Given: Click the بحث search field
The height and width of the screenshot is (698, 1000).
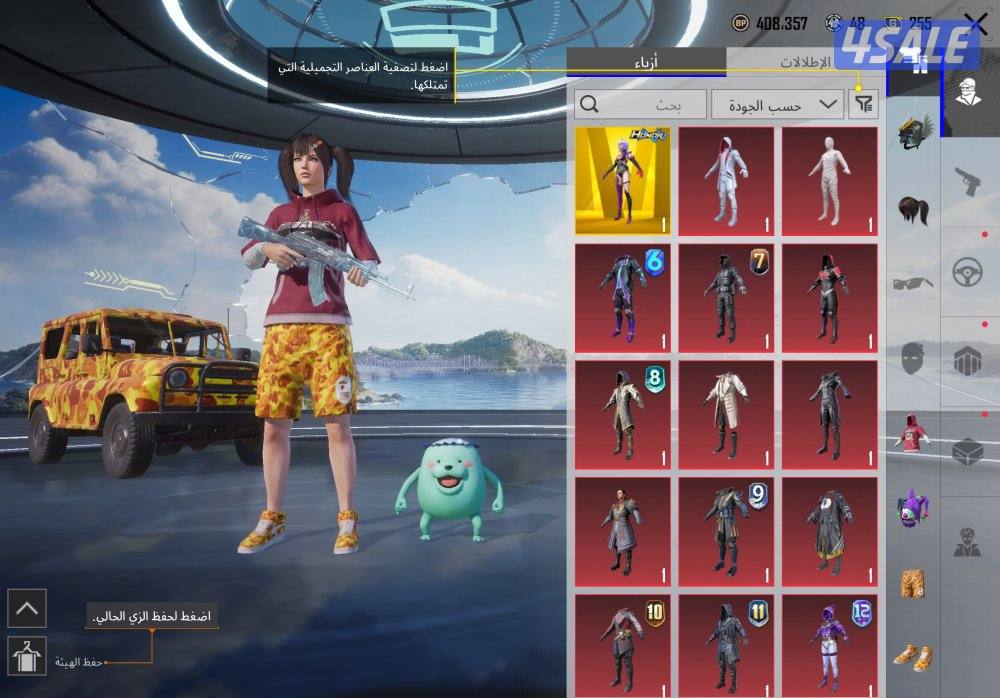Looking at the screenshot, I should pos(639,104).
